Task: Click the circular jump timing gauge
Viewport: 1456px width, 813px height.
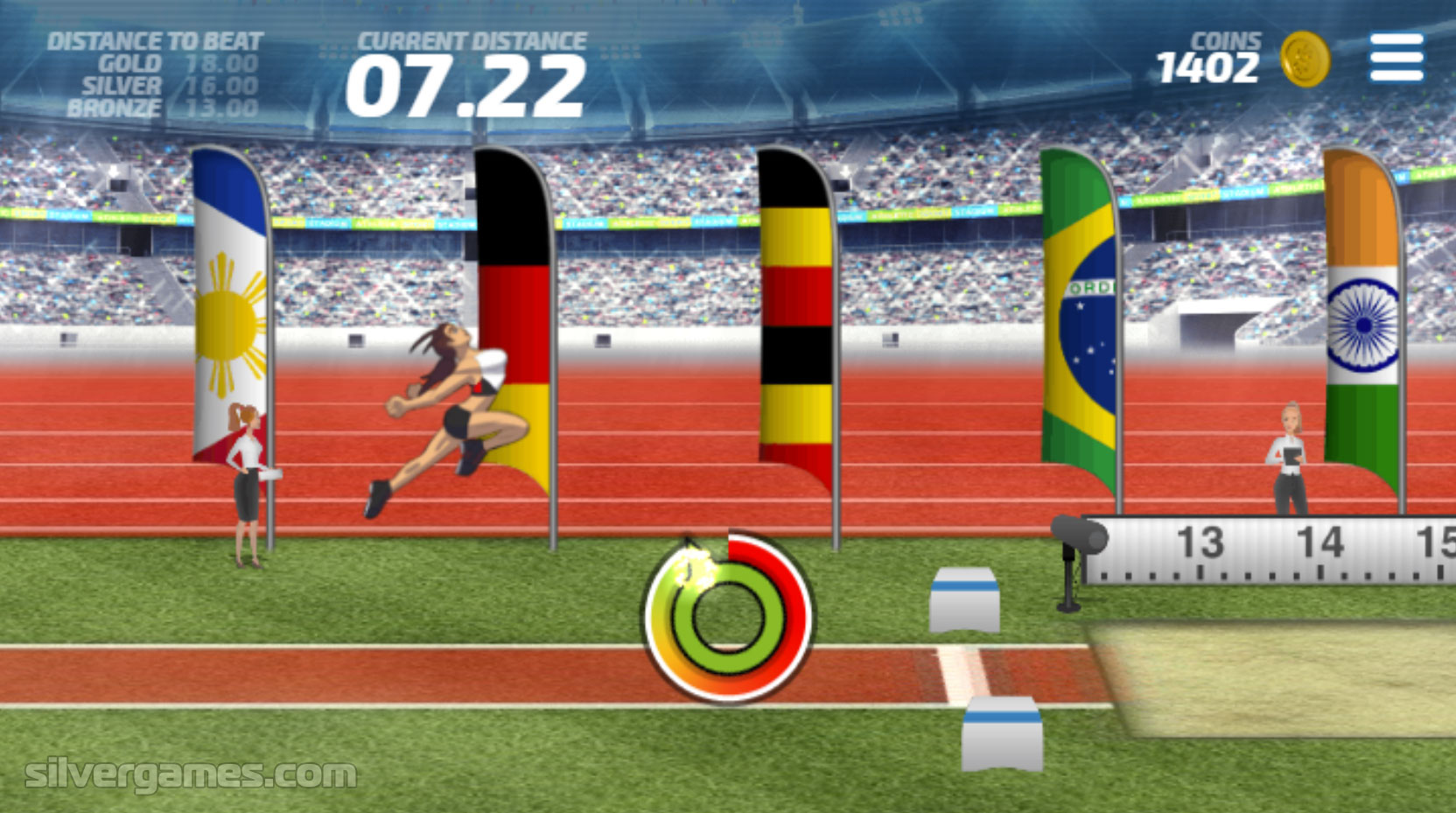Action: 728,618
